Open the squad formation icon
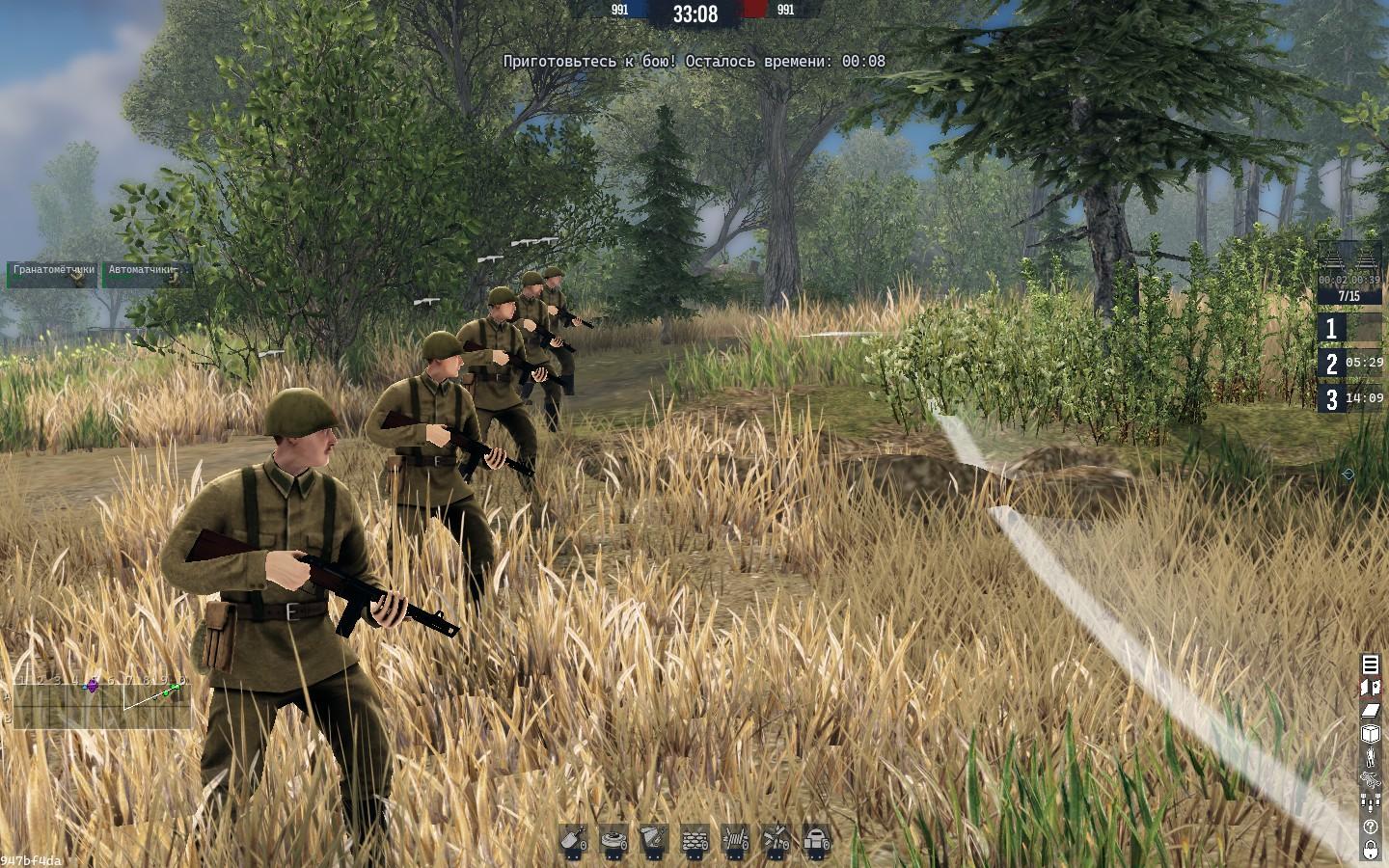1389x868 pixels. [1371, 802]
